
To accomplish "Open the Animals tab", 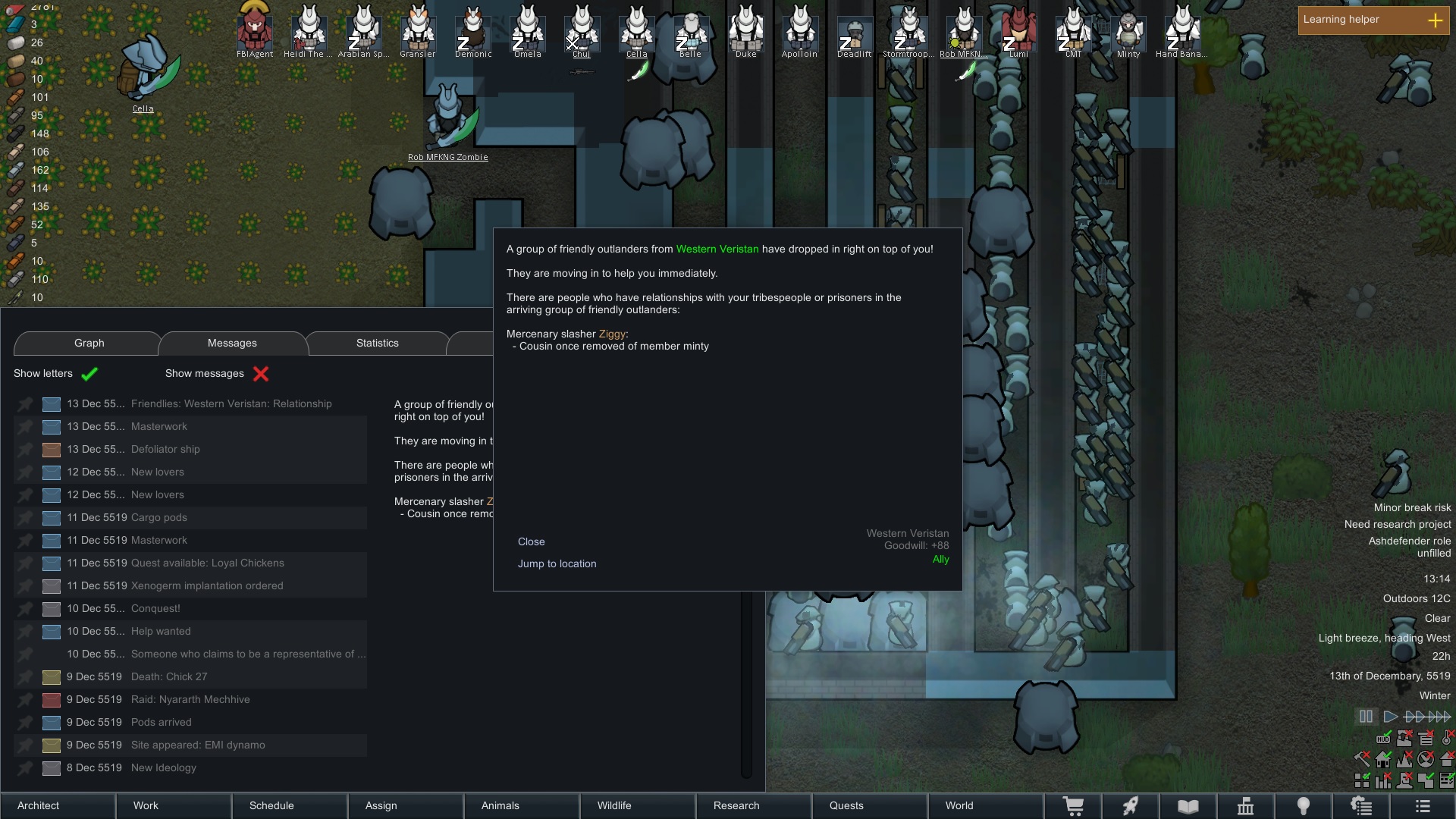I will (x=500, y=805).
